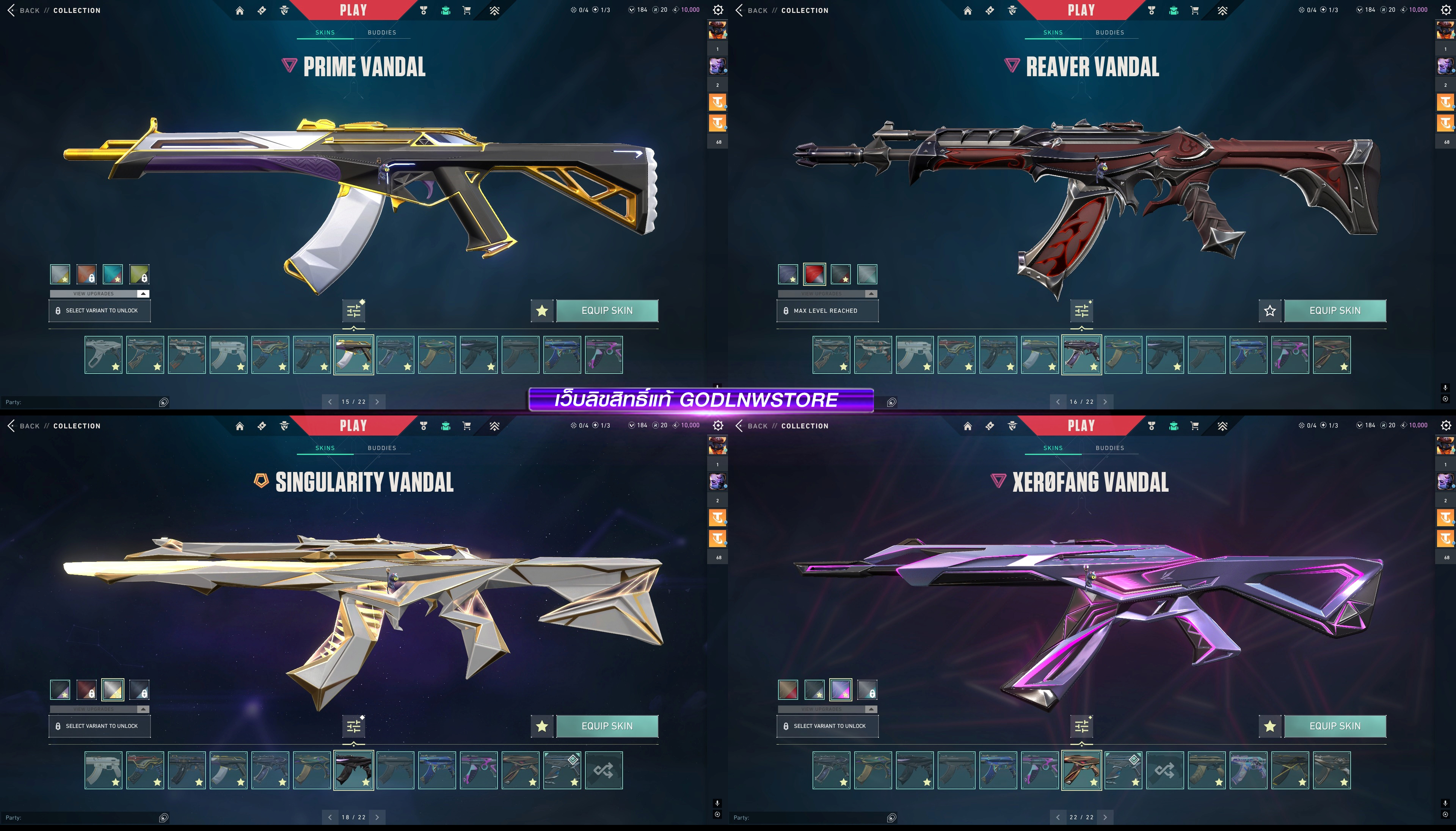The height and width of the screenshot is (831, 1456).
Task: Go to next skin after 15 / 22
Action: coord(377,402)
